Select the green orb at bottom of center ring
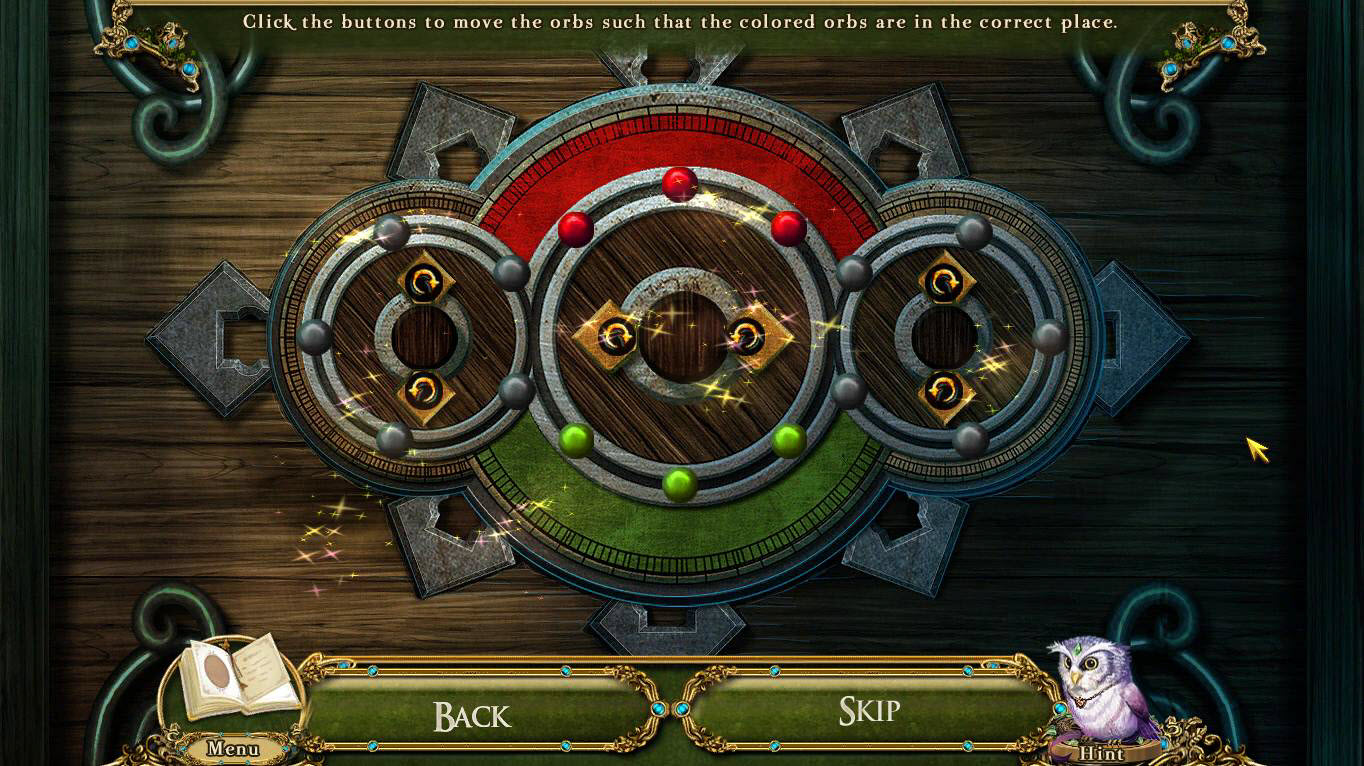 (x=680, y=487)
